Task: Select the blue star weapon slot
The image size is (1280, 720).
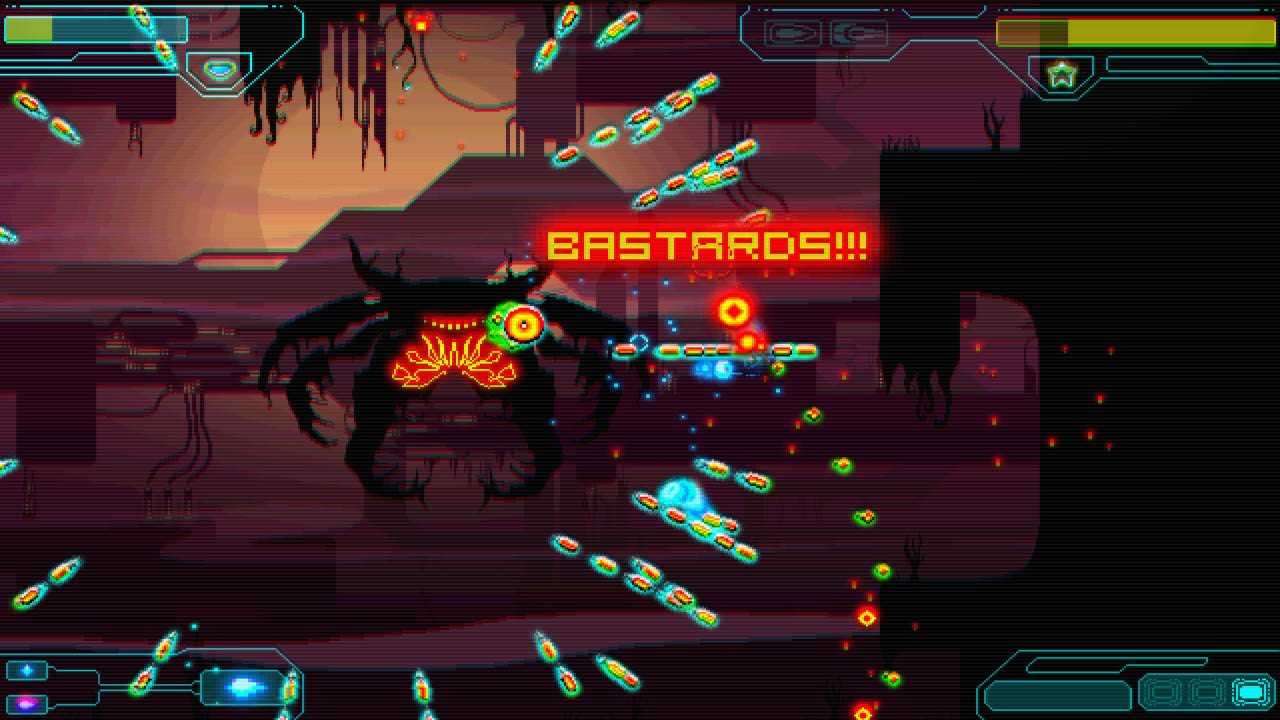Action: 27,670
